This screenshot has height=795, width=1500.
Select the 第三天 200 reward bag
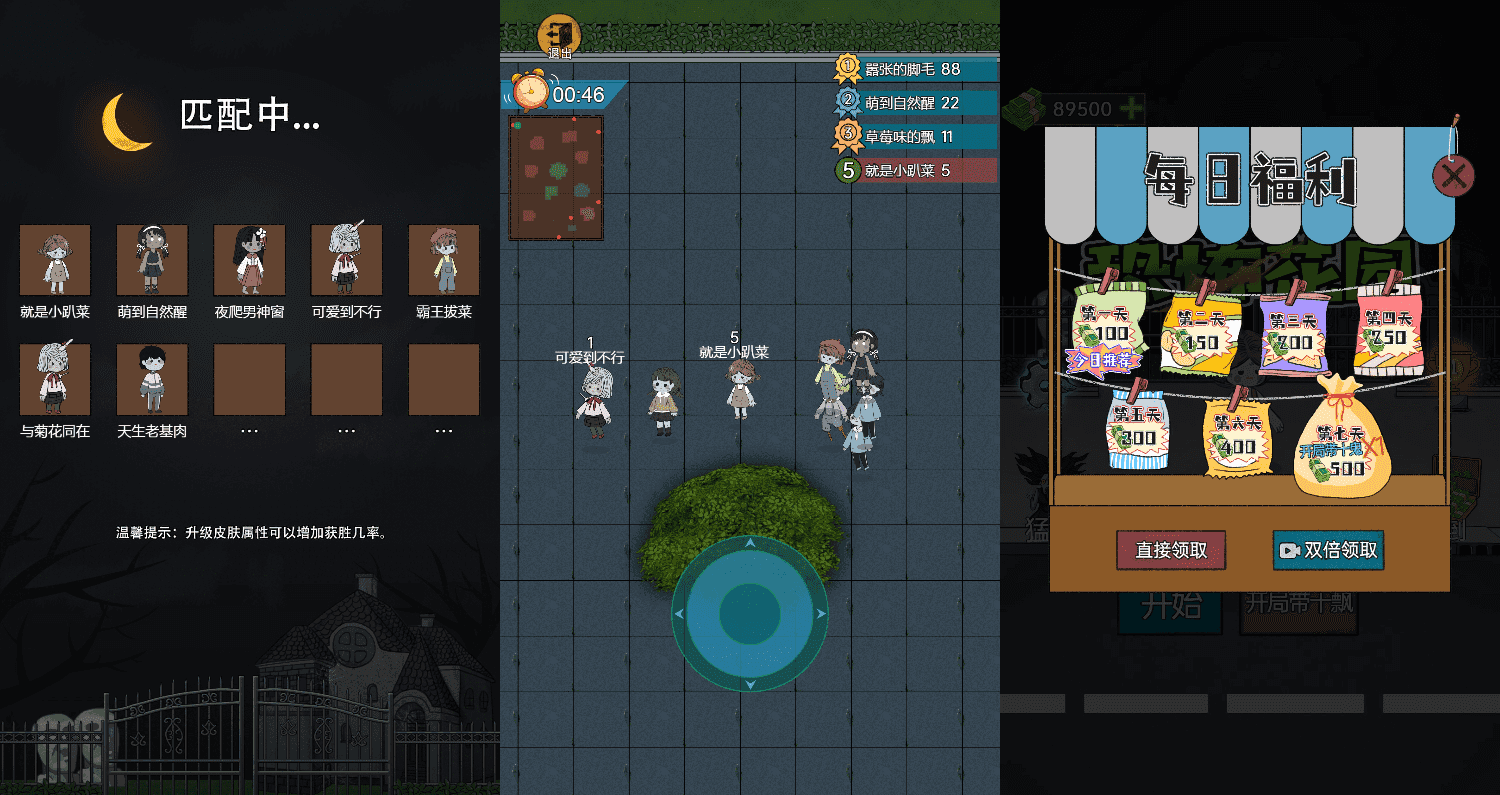coord(1295,334)
